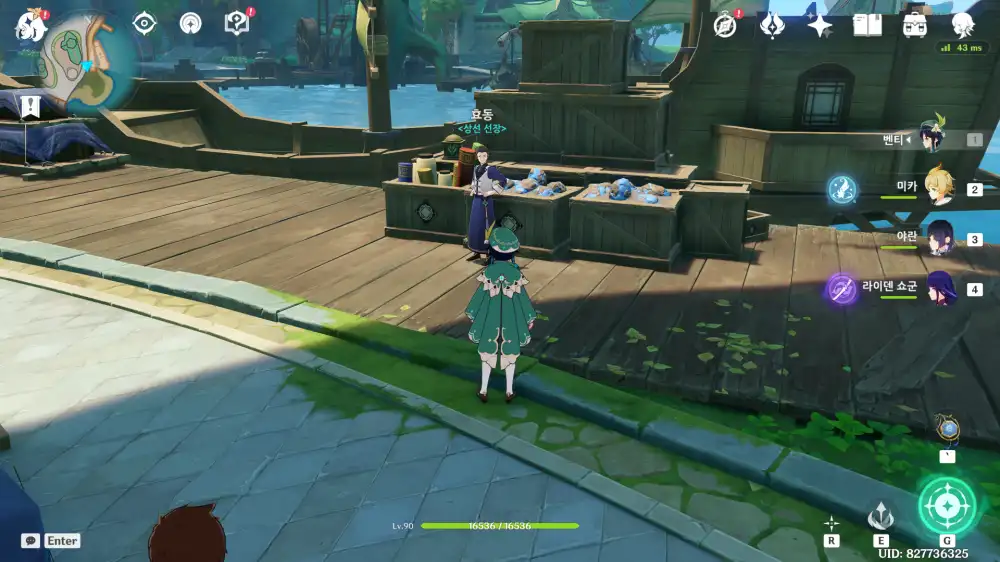
Task: Use Venti's Elemental Skill icon
Action: tap(880, 516)
